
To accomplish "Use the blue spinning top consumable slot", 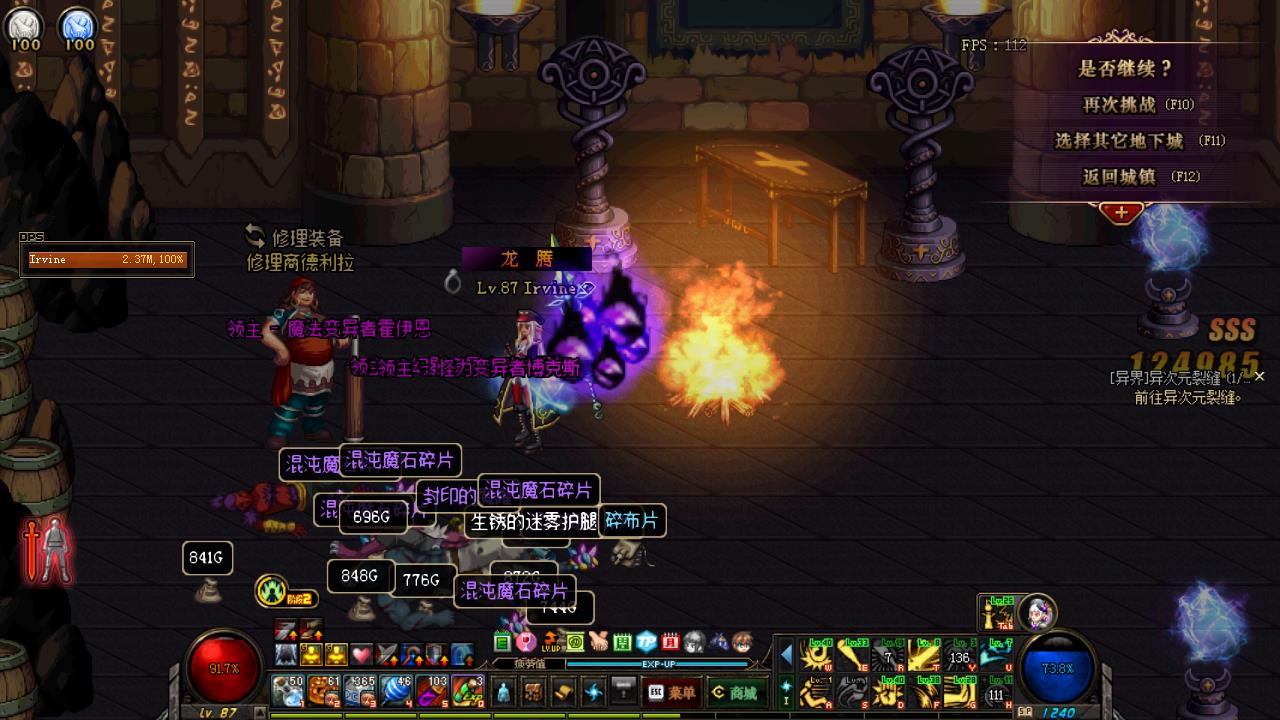I will coord(395,689).
